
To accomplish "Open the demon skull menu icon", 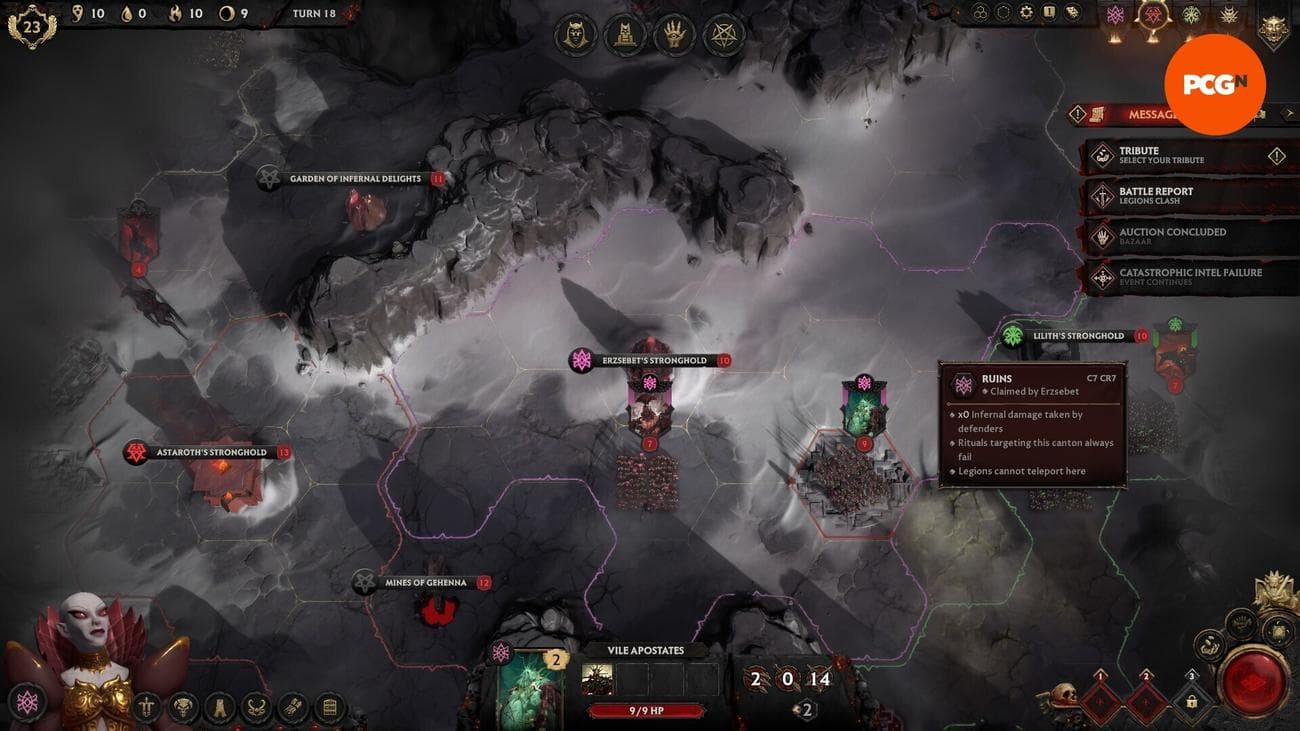I will click(x=183, y=708).
